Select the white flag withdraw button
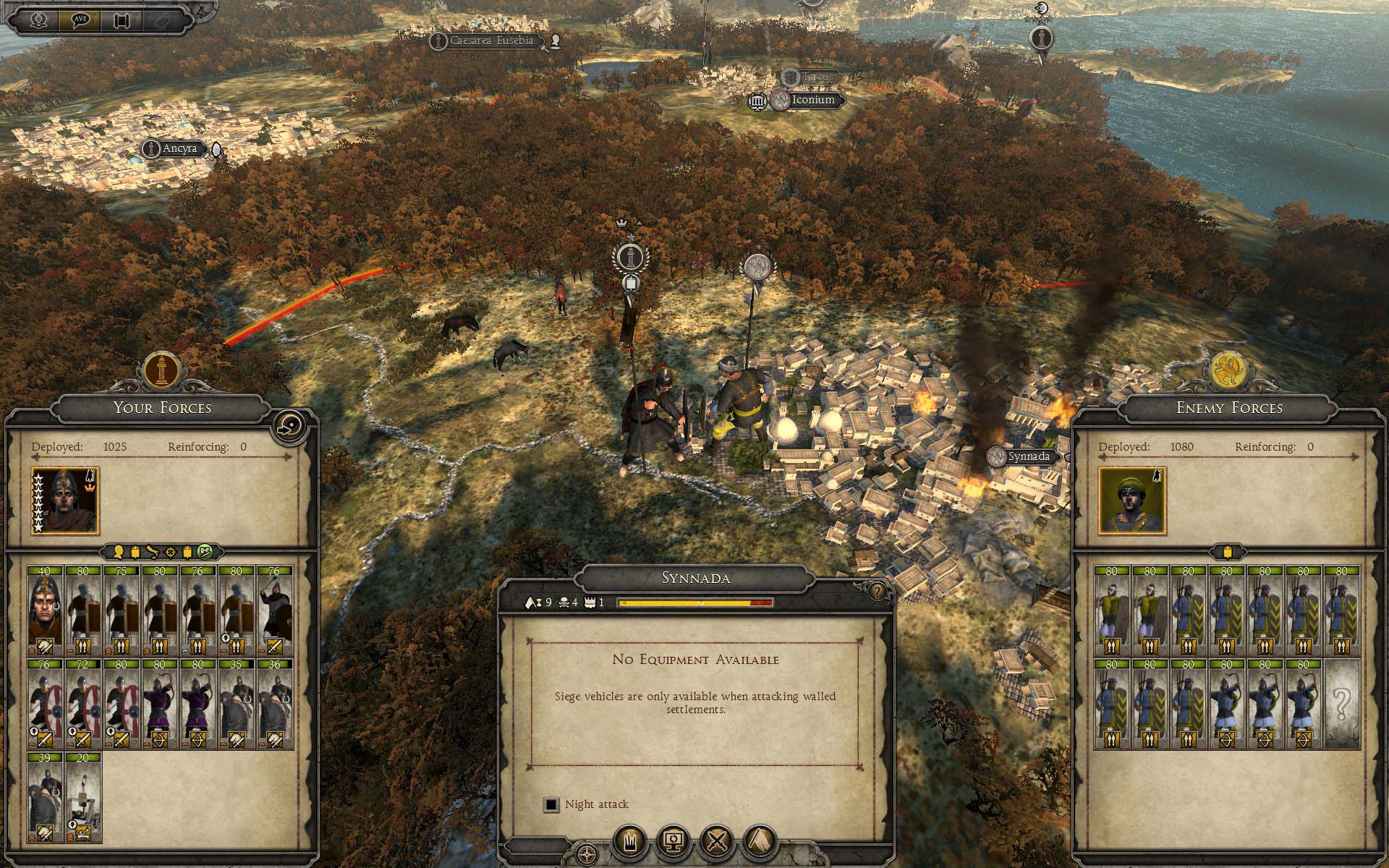The width and height of the screenshot is (1389, 868). [x=760, y=841]
